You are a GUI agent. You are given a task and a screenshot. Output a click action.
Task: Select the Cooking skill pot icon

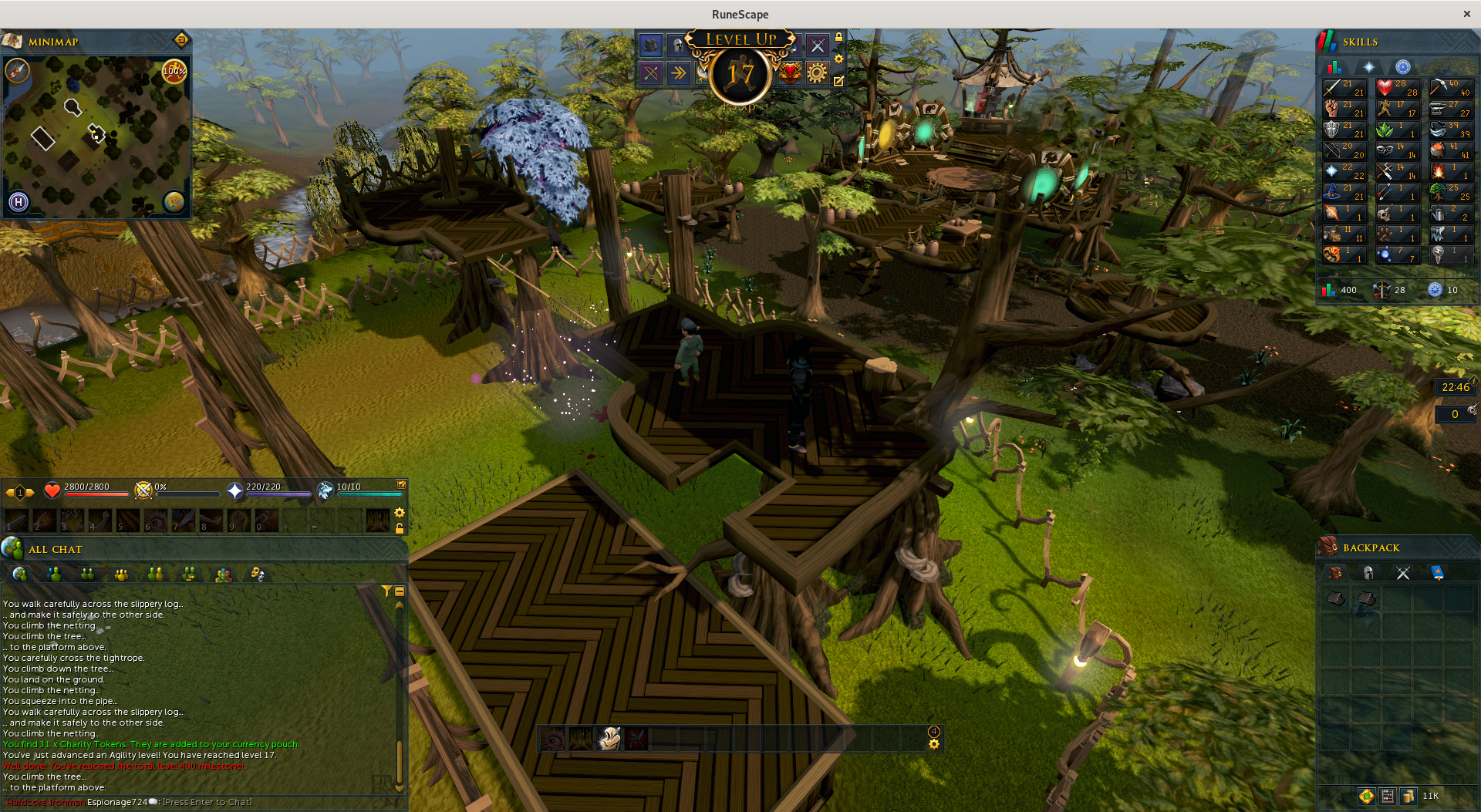(x=1450, y=150)
